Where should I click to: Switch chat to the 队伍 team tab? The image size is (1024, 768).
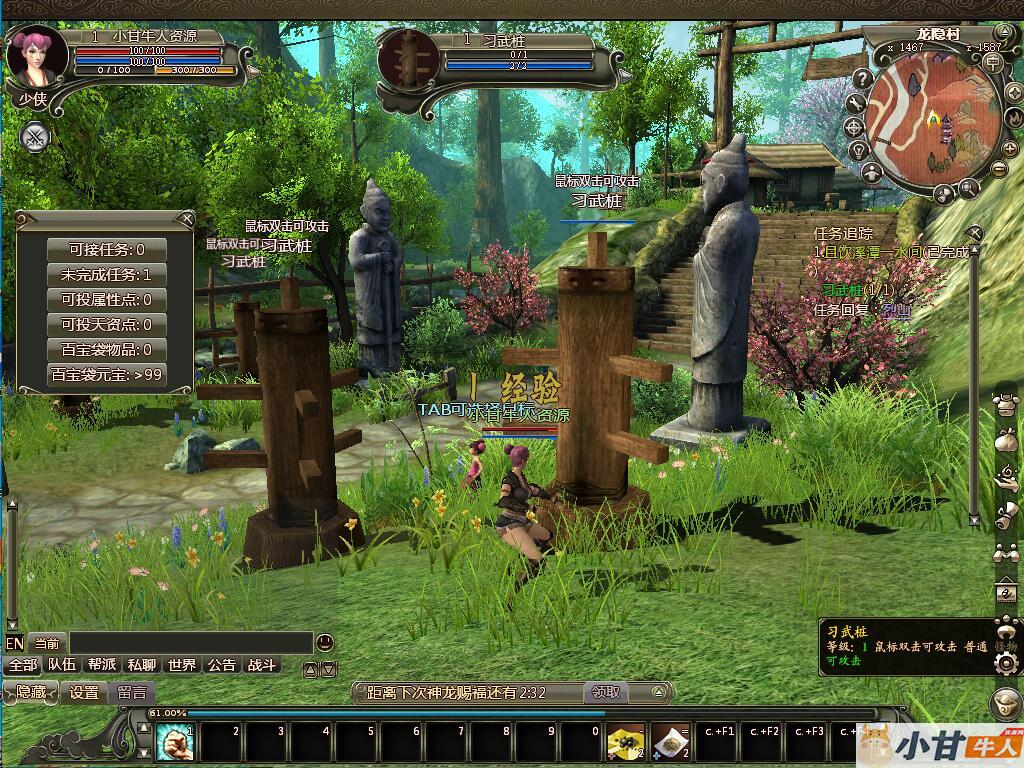(x=62, y=665)
